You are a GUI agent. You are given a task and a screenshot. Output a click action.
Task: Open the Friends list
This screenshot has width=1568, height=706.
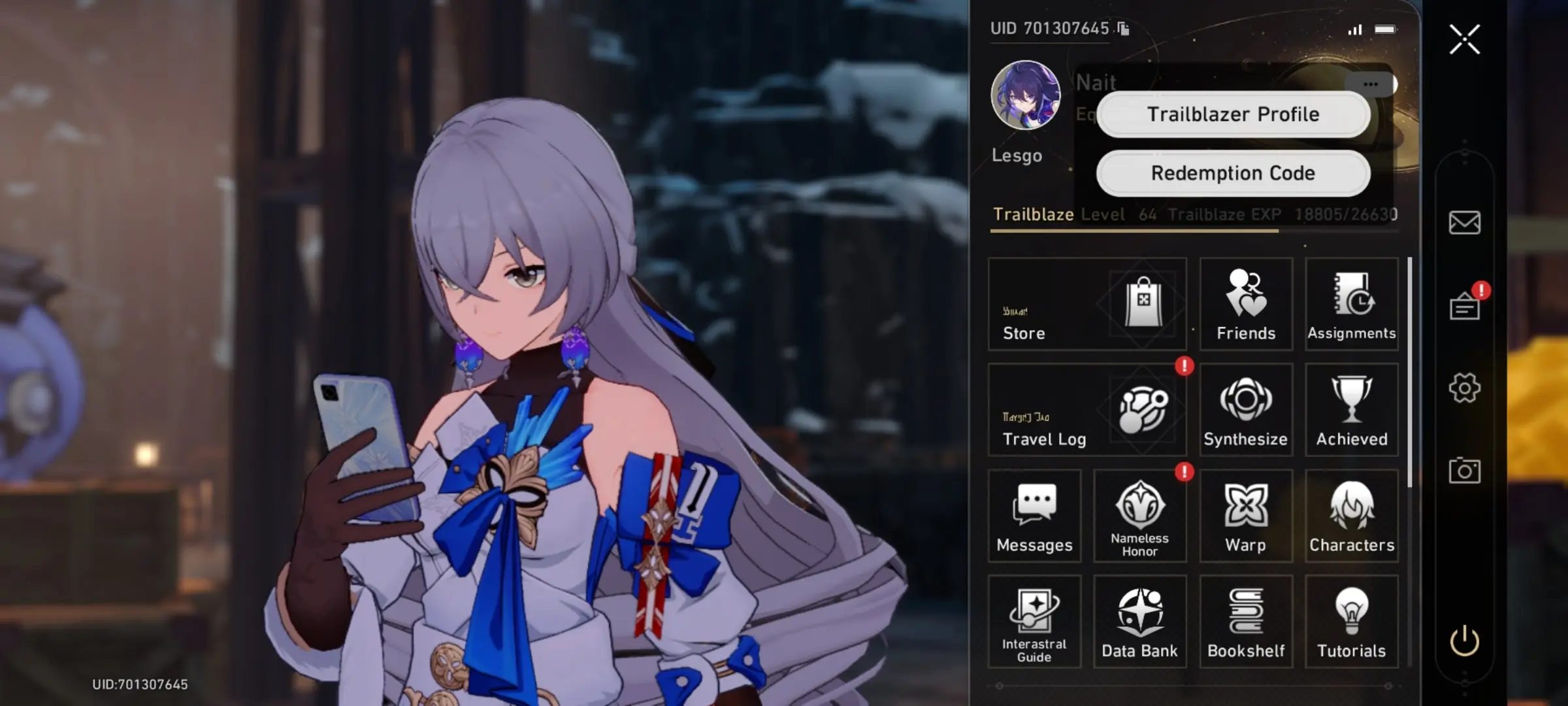1246,304
